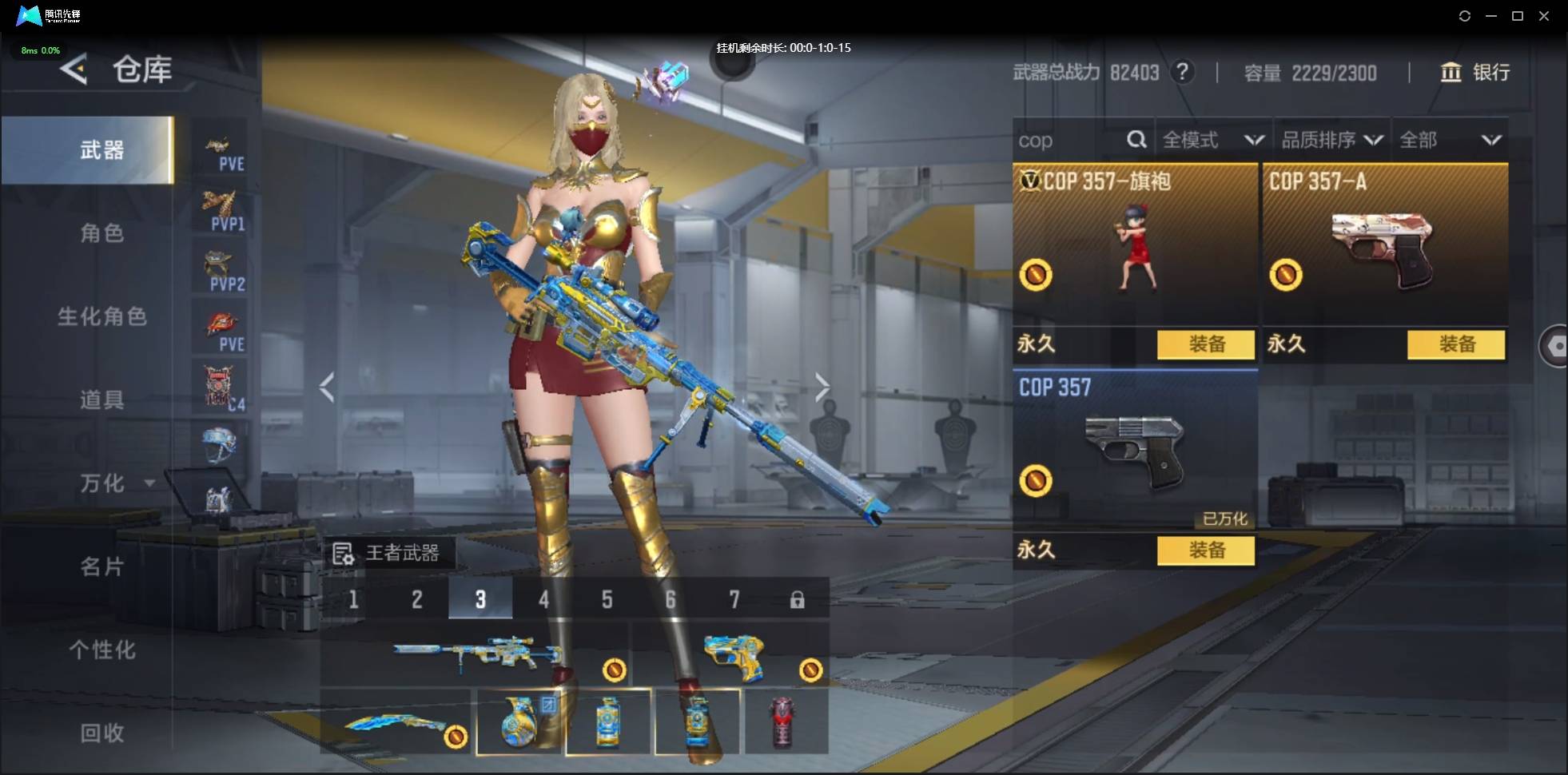The image size is (1568, 775).
Task: Switch to 个性化 personalization tab
Action: point(101,650)
